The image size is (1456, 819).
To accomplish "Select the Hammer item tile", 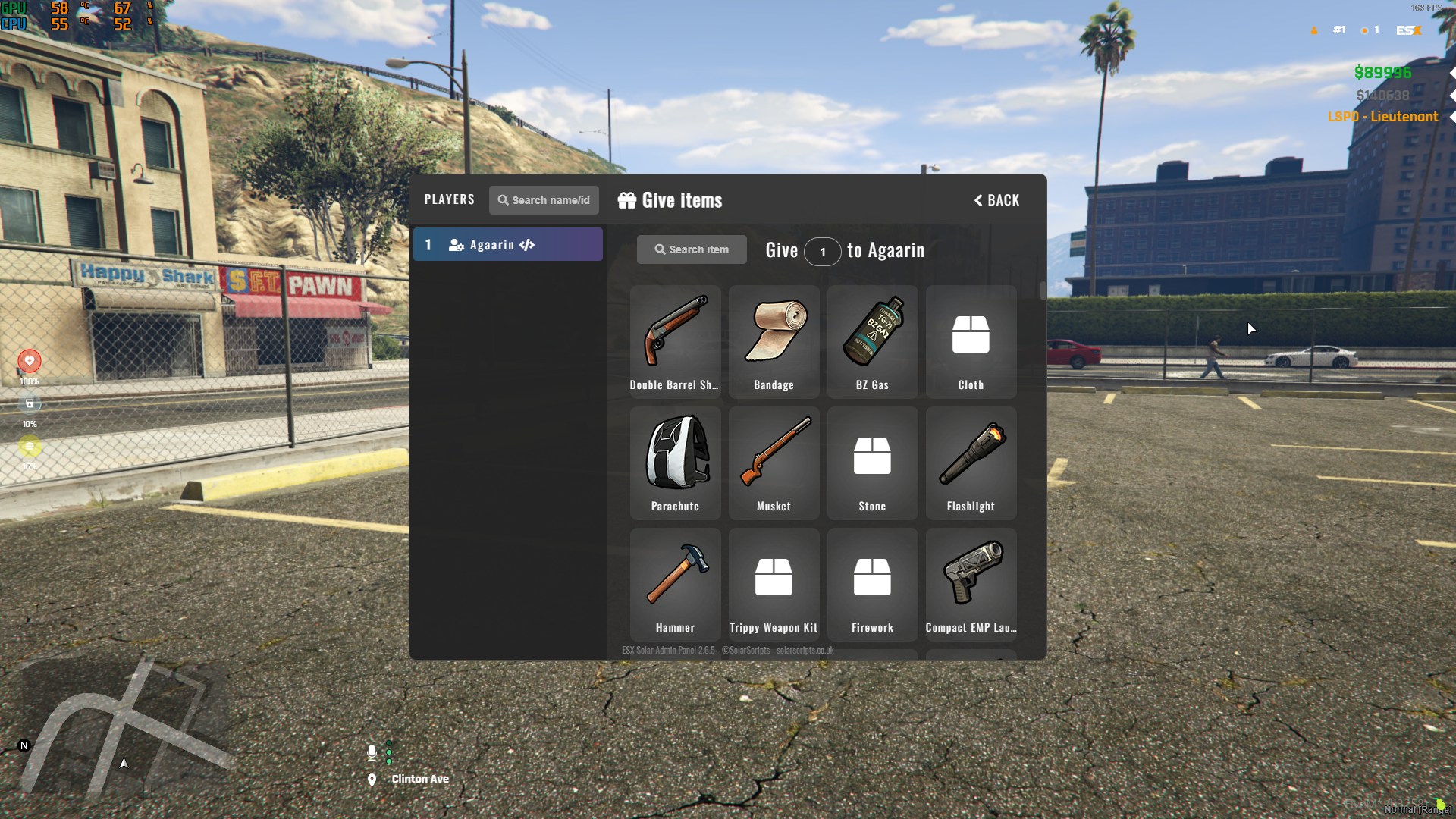I will (x=675, y=584).
